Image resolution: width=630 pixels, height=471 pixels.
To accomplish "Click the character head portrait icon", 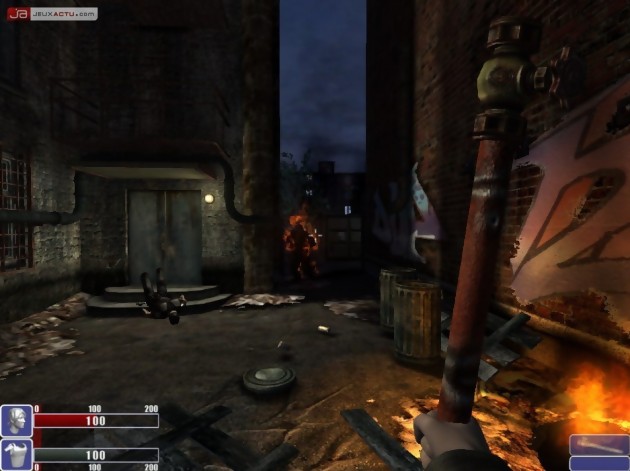I will click(16, 420).
